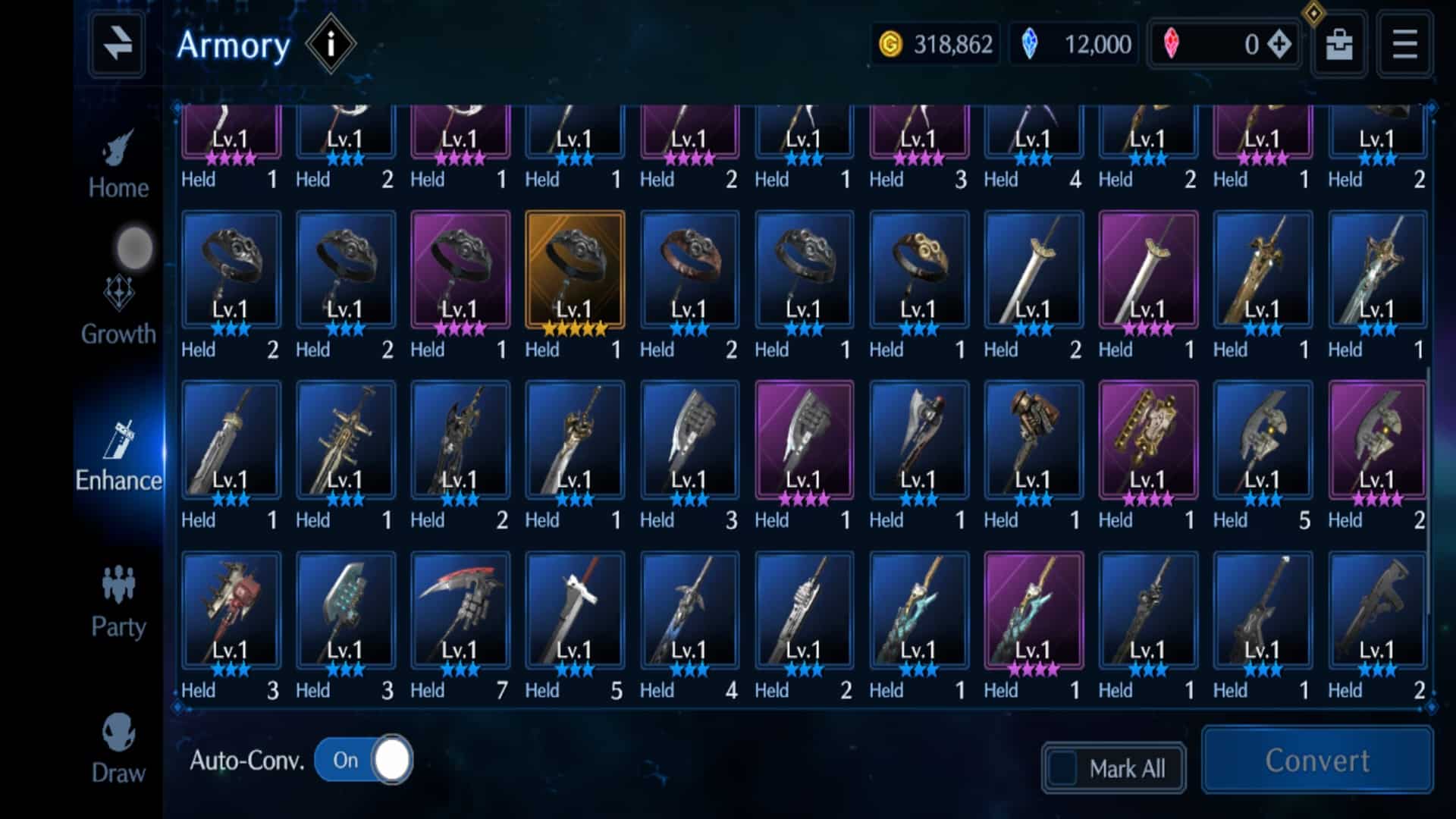Select the weapon with Held 7 count
The image size is (1456, 819).
459,610
